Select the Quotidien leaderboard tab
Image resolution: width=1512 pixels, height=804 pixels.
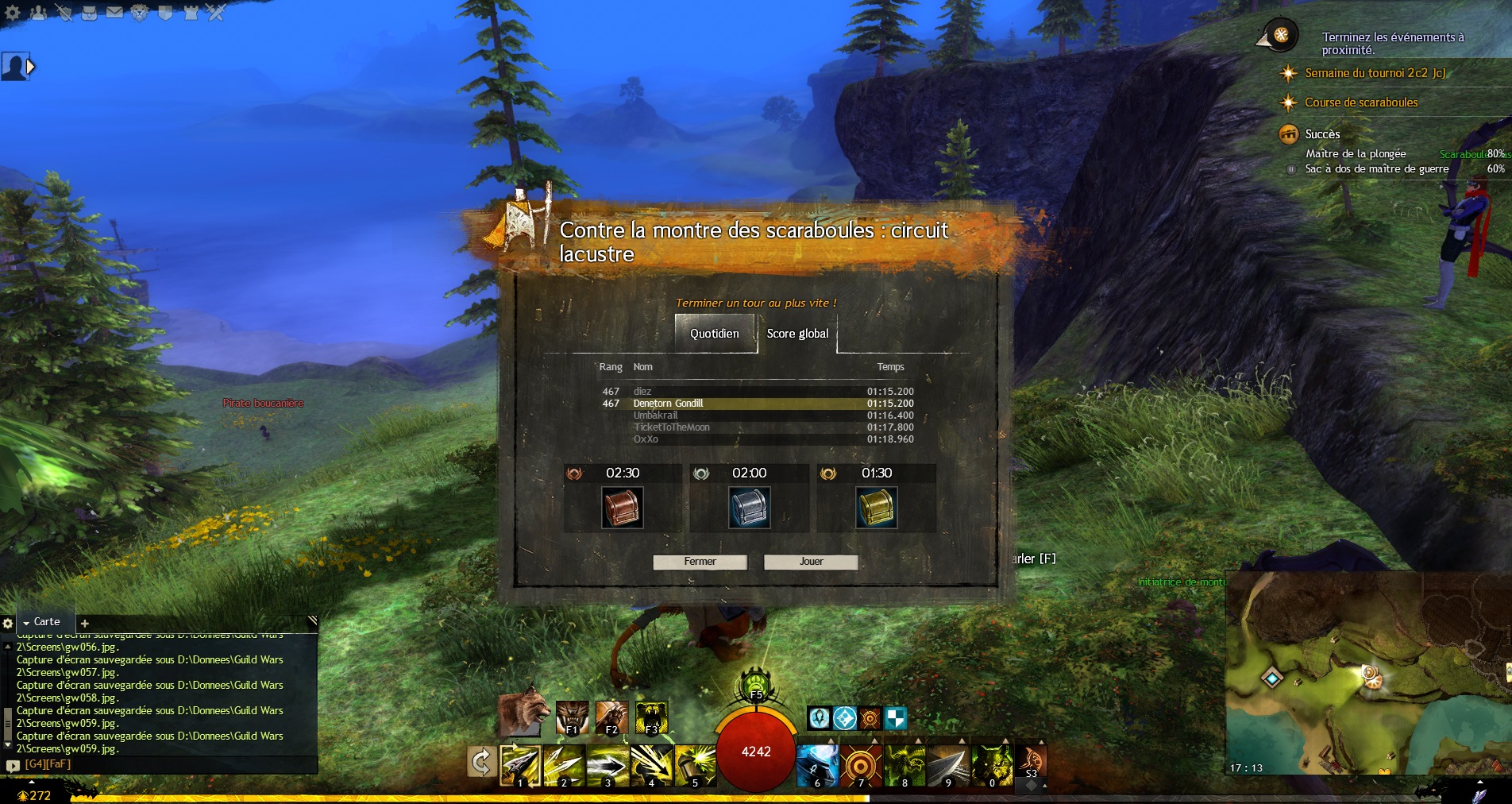pyautogui.click(x=715, y=334)
